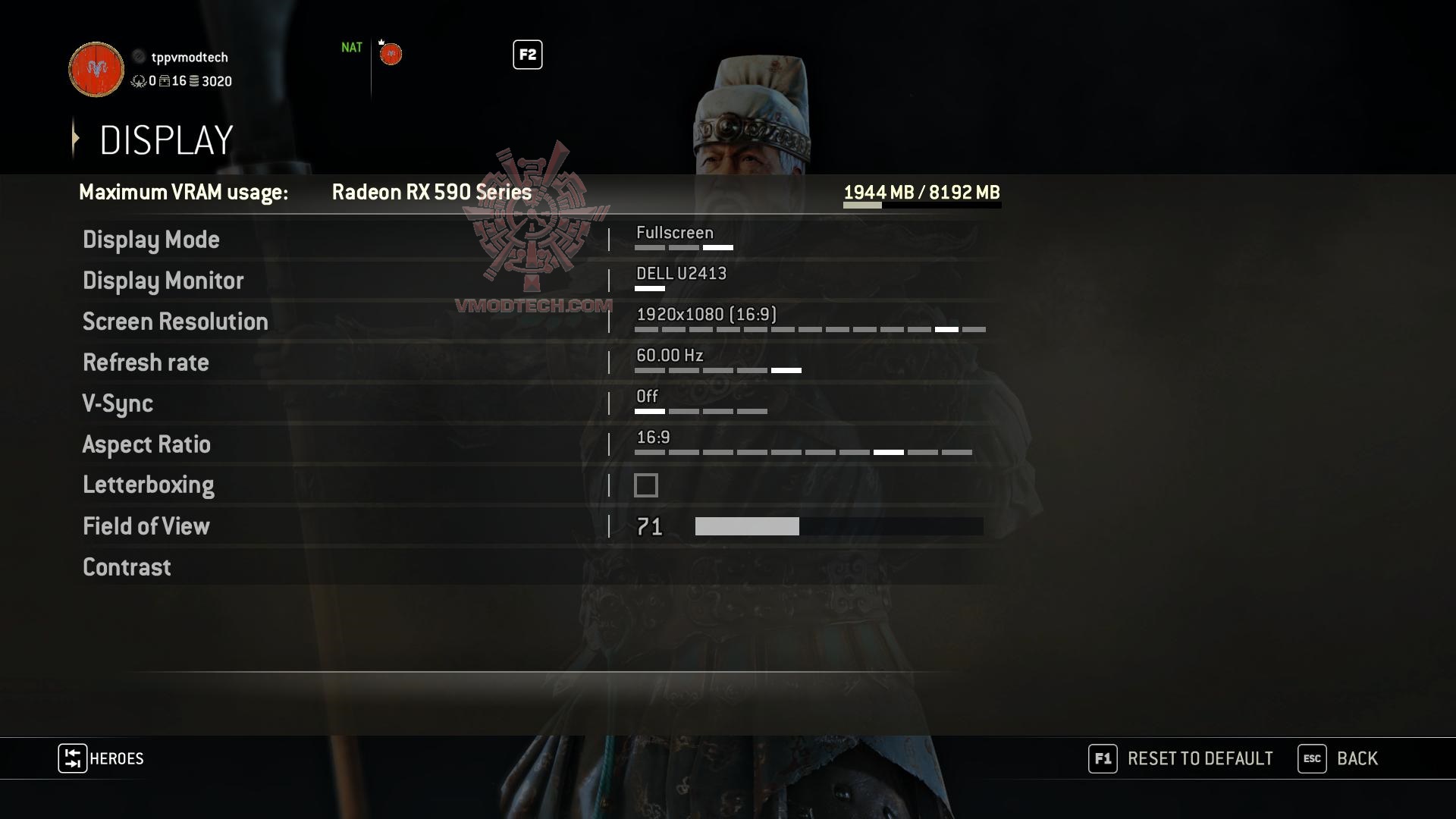The height and width of the screenshot is (819, 1456).
Task: Click the tab-switch icon next to HEROES
Action: 72,758
